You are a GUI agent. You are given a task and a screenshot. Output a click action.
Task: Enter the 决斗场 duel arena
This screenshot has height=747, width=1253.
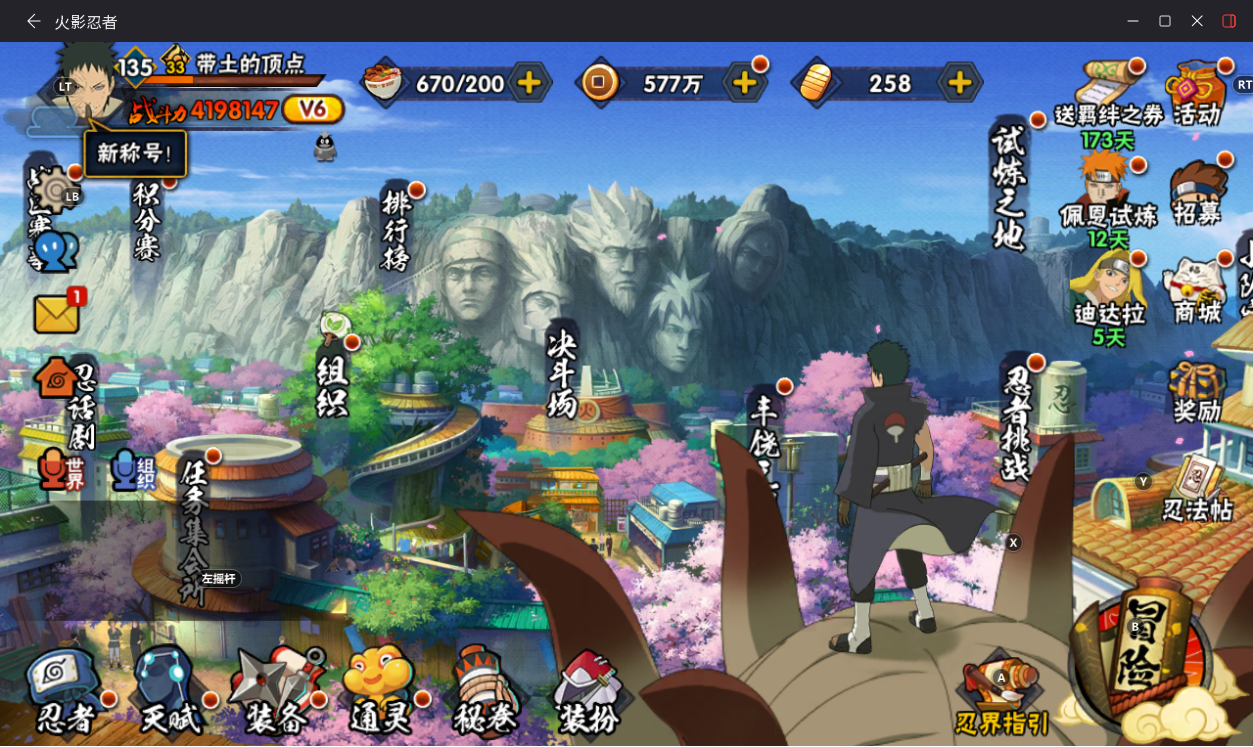(562, 377)
